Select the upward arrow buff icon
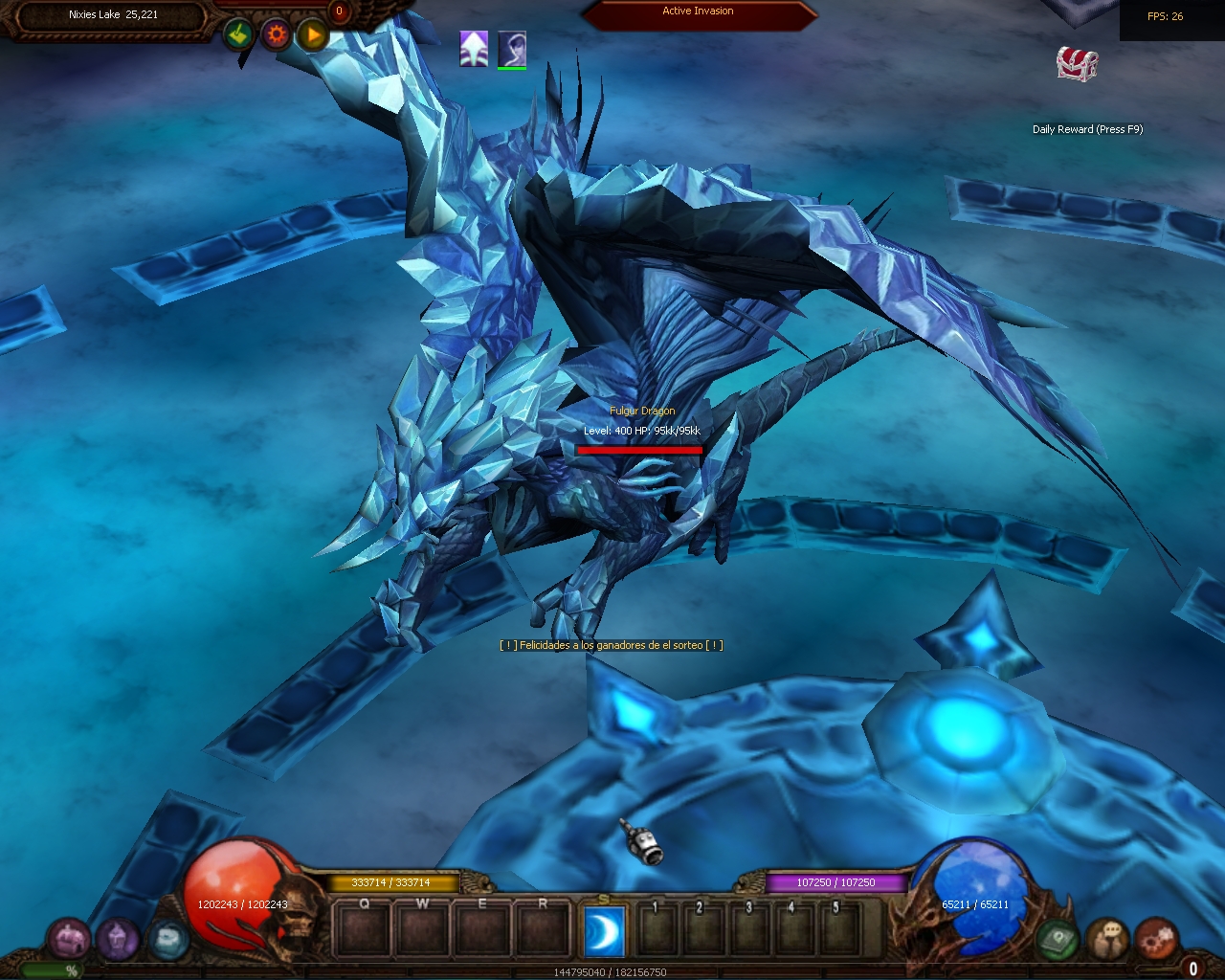Viewport: 1225px width, 980px height. 474,49
